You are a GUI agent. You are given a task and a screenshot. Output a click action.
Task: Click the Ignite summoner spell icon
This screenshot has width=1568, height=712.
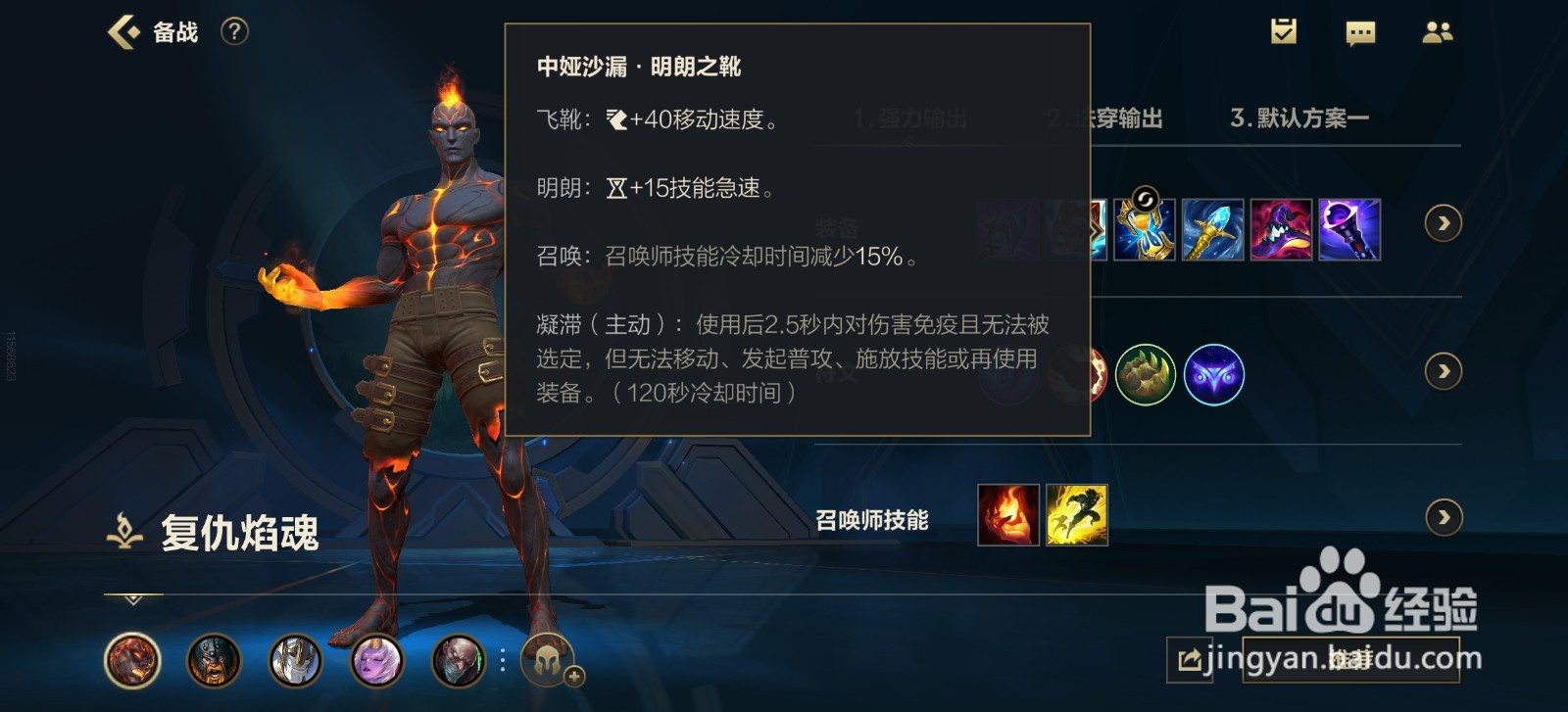coord(1006,516)
